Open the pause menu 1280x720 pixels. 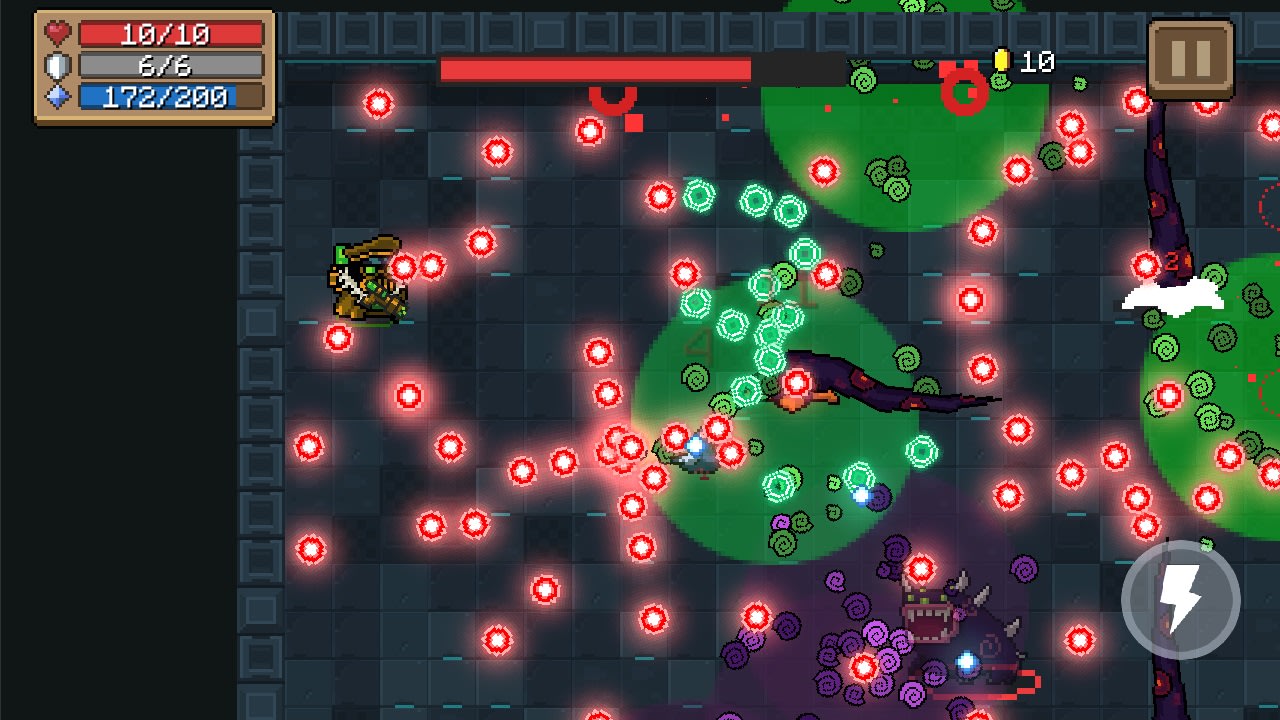(1188, 58)
